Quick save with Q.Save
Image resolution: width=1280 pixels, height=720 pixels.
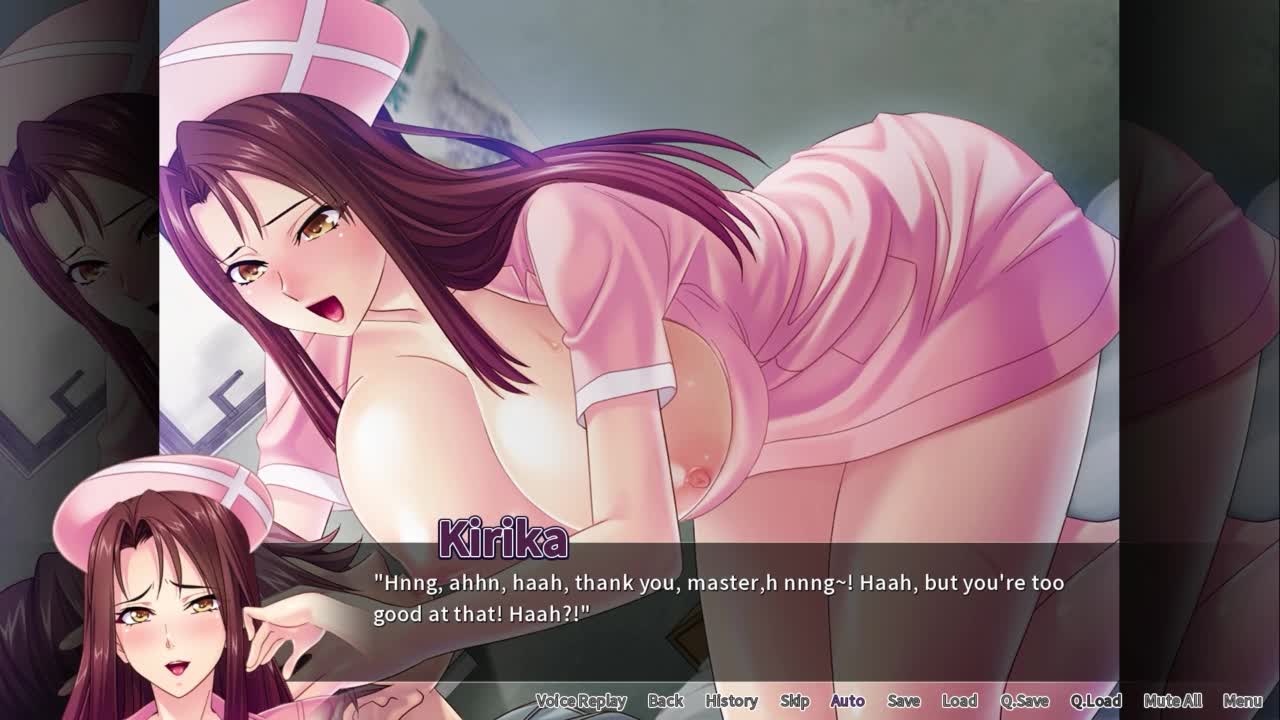click(1024, 701)
